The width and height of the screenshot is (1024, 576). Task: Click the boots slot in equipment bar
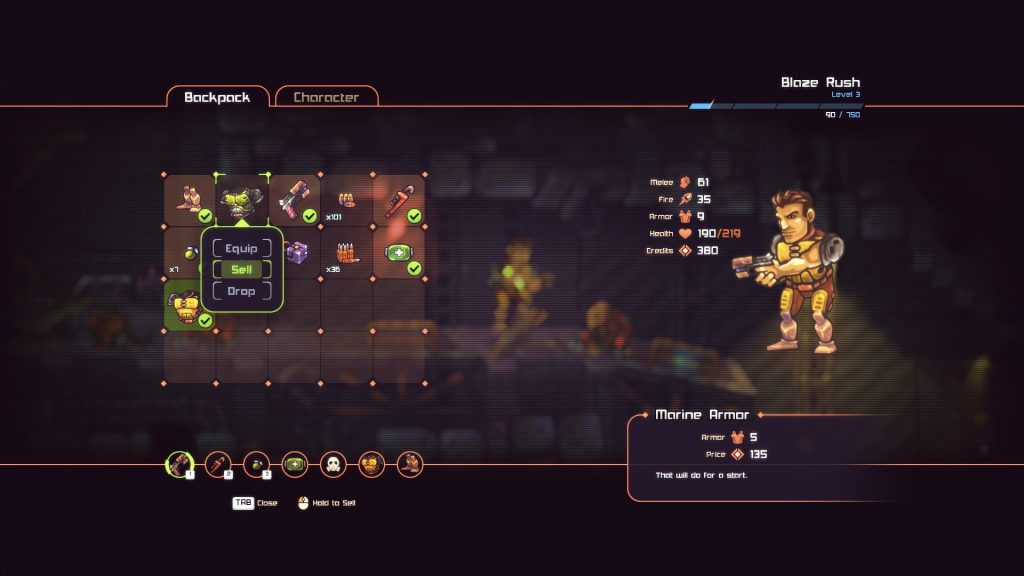point(410,464)
